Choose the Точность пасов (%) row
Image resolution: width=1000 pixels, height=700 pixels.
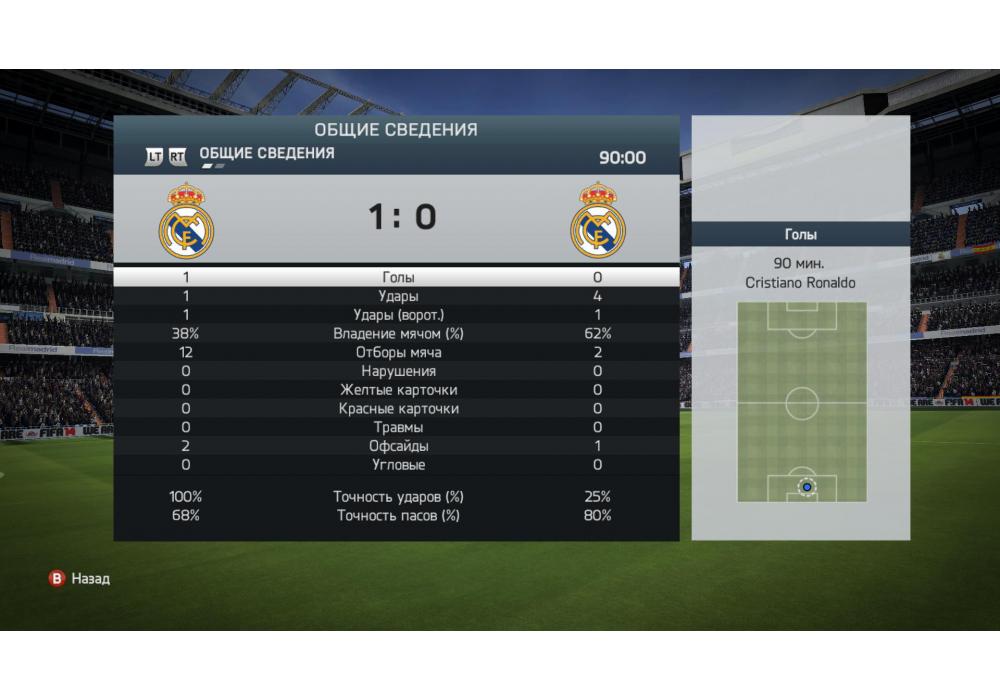click(398, 516)
